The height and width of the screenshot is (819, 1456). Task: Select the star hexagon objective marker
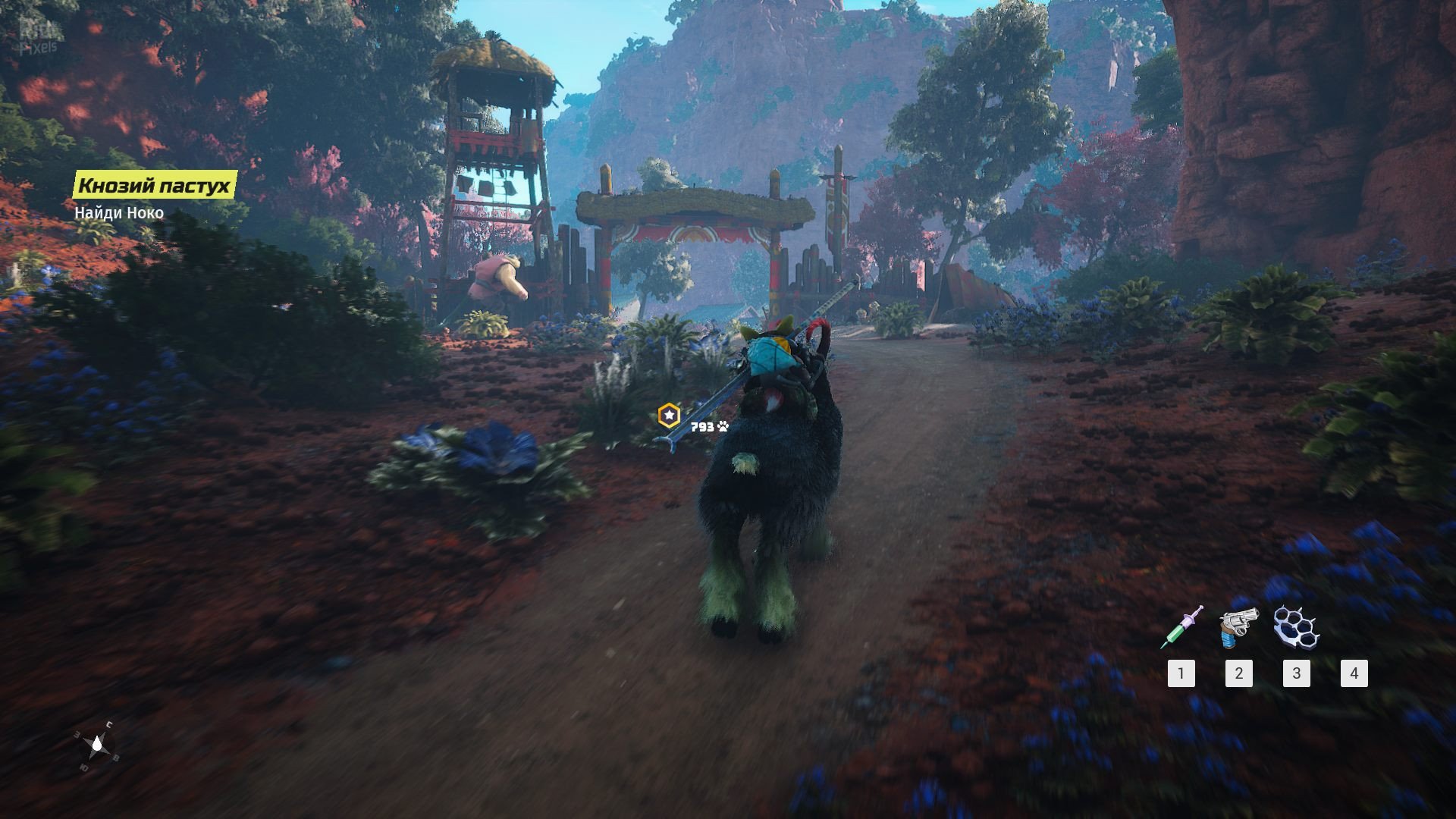coord(669,416)
